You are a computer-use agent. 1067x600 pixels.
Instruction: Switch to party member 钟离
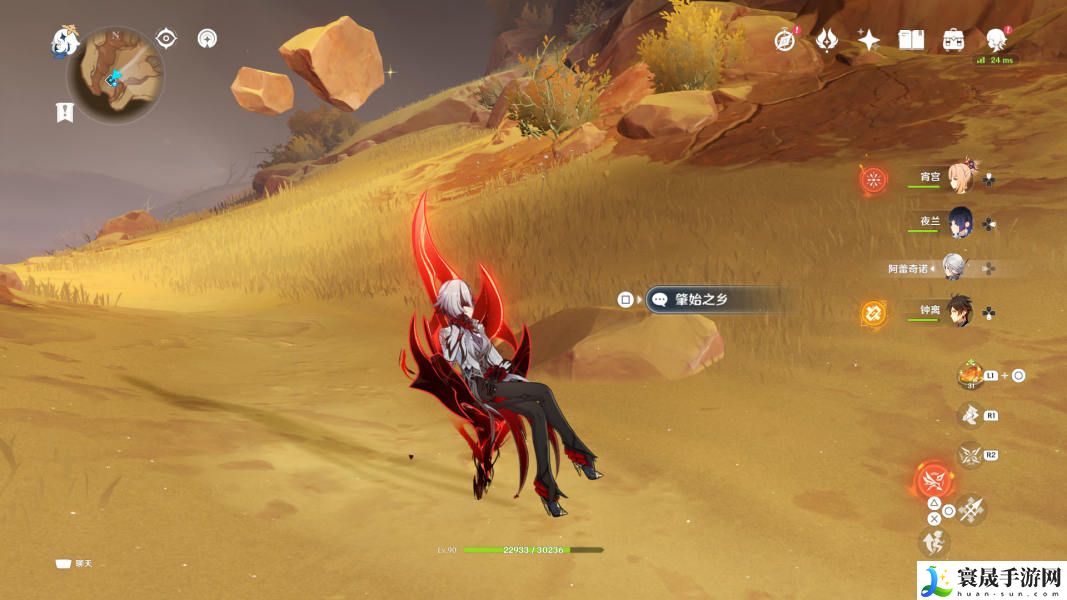coord(962,310)
